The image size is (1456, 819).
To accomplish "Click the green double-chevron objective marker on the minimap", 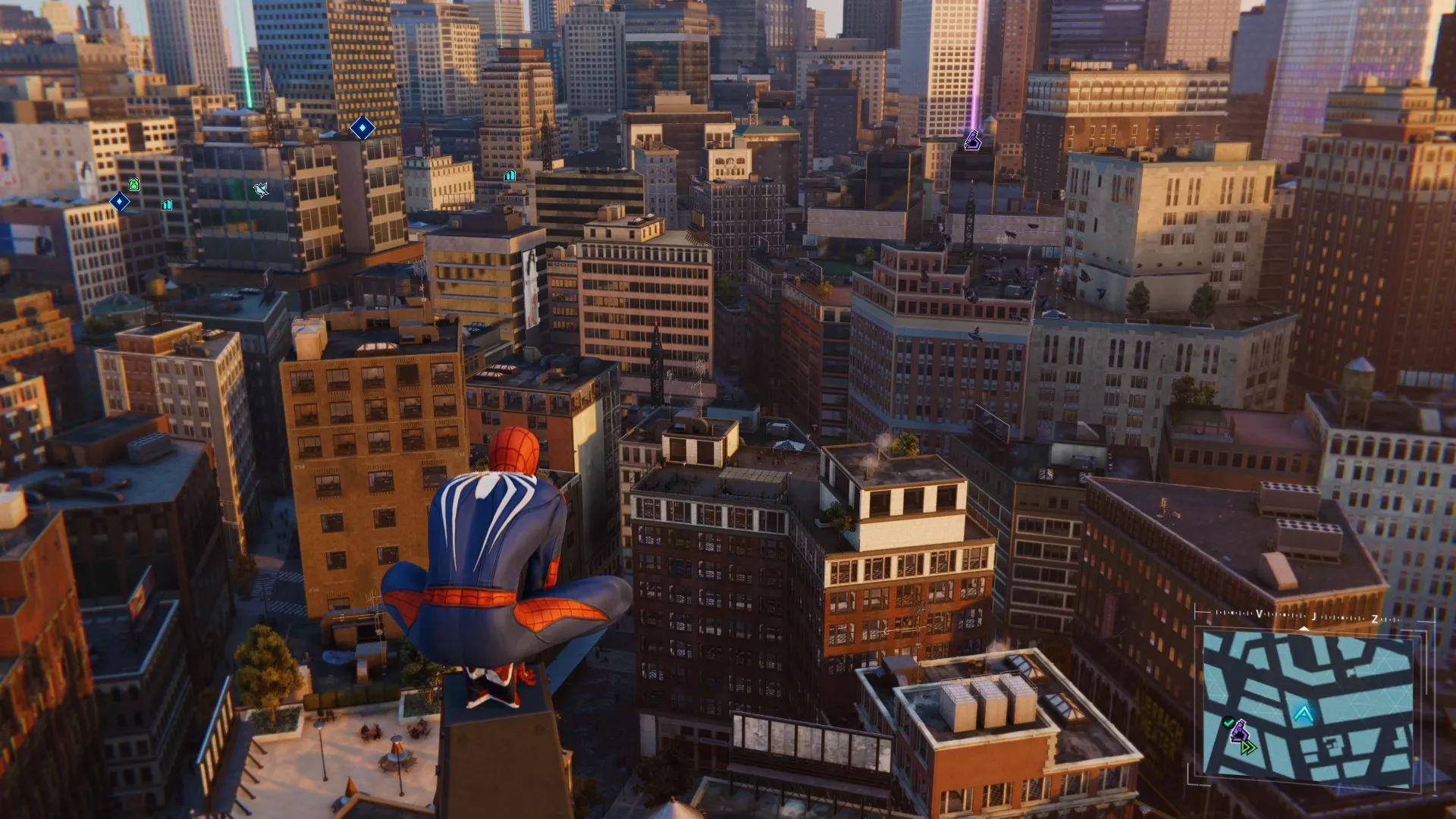I will pos(1249,748).
